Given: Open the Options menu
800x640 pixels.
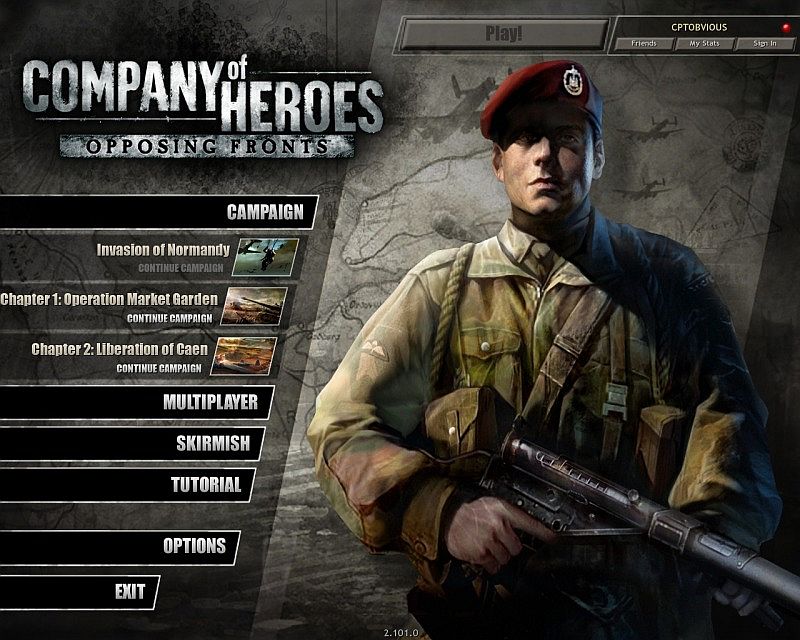Looking at the screenshot, I should pos(194,547).
